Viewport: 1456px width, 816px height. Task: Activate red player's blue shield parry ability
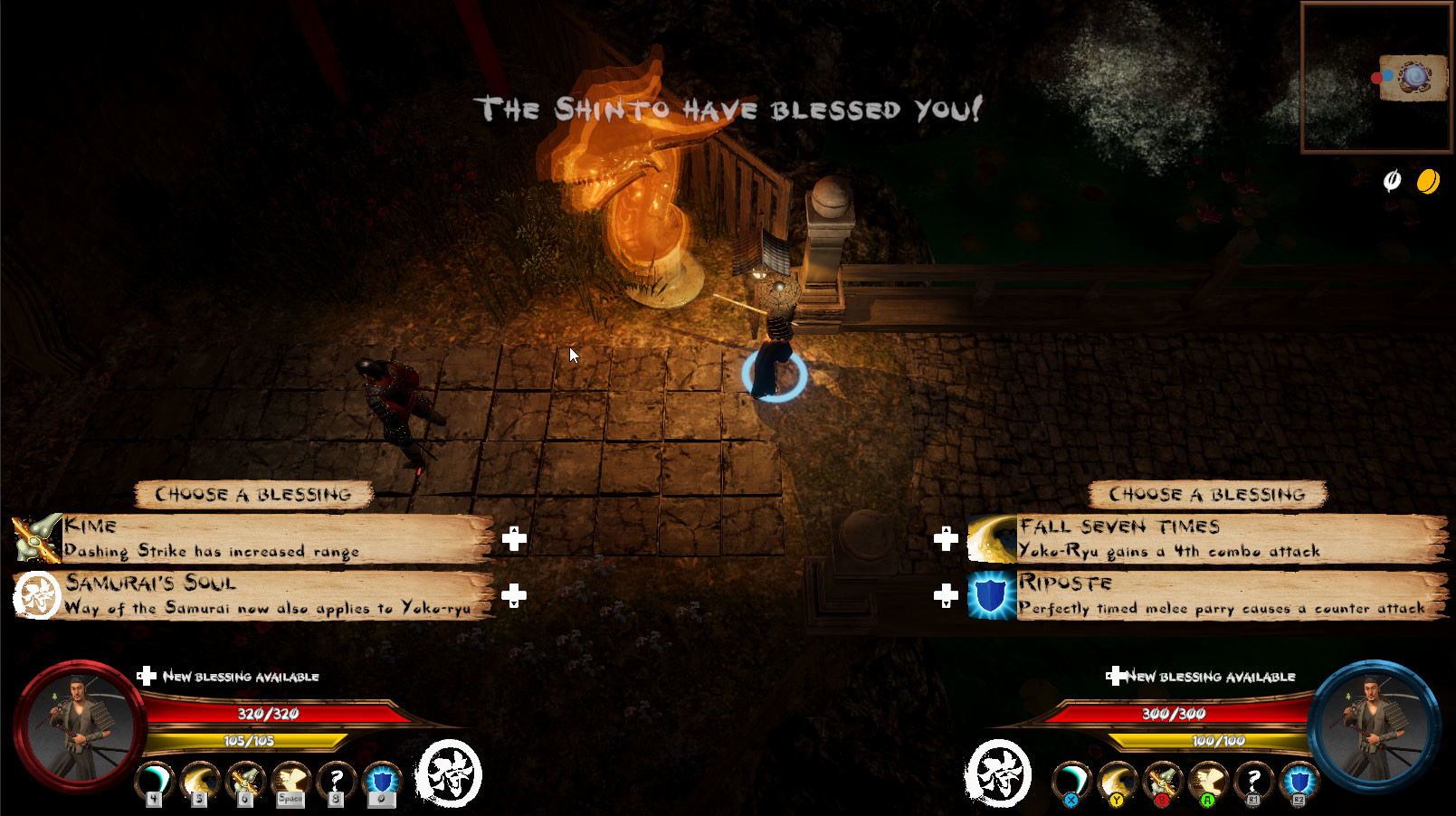(x=381, y=781)
